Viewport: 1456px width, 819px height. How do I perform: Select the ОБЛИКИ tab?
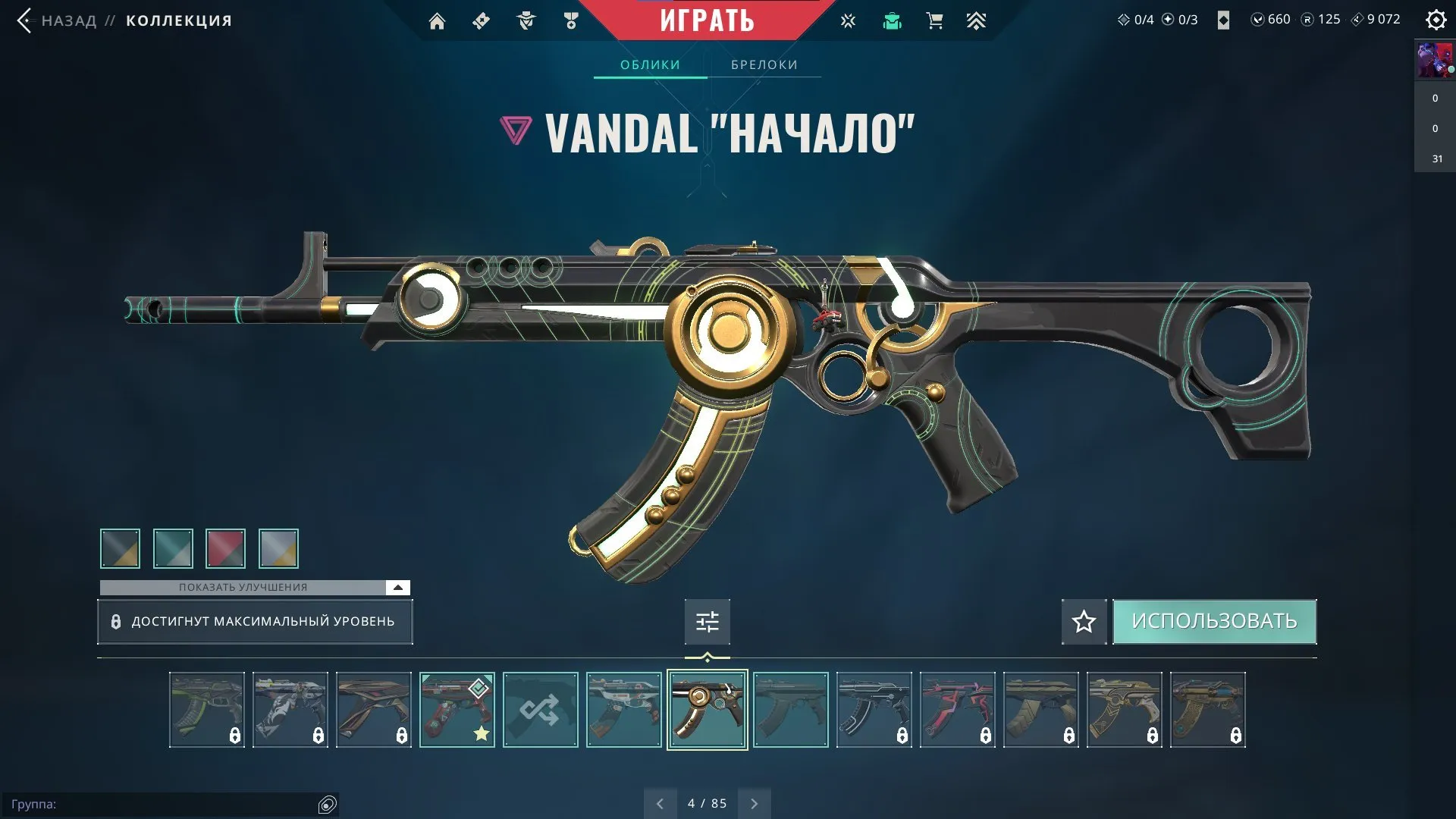click(x=650, y=64)
